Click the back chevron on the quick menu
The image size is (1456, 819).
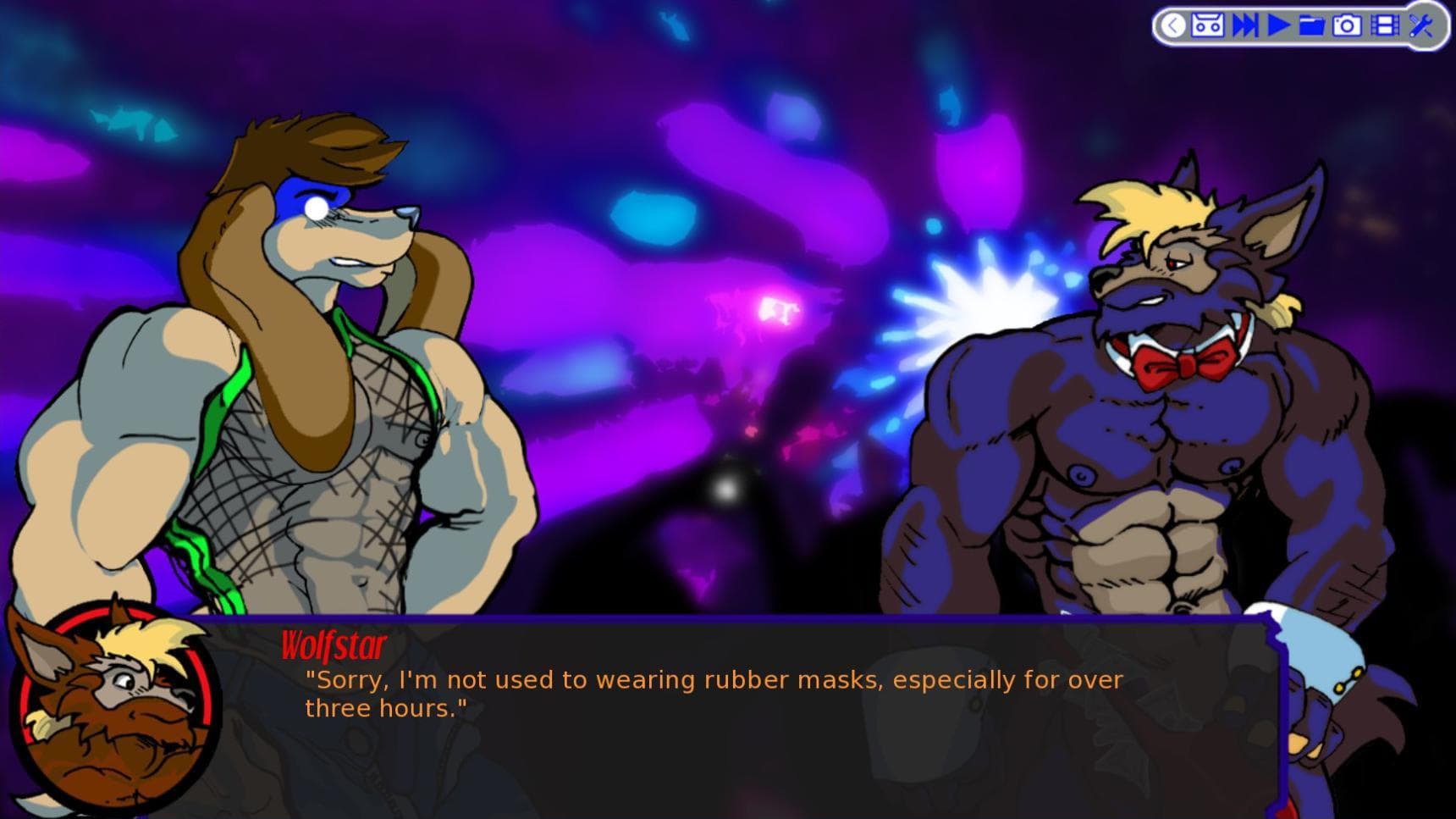(1173, 26)
